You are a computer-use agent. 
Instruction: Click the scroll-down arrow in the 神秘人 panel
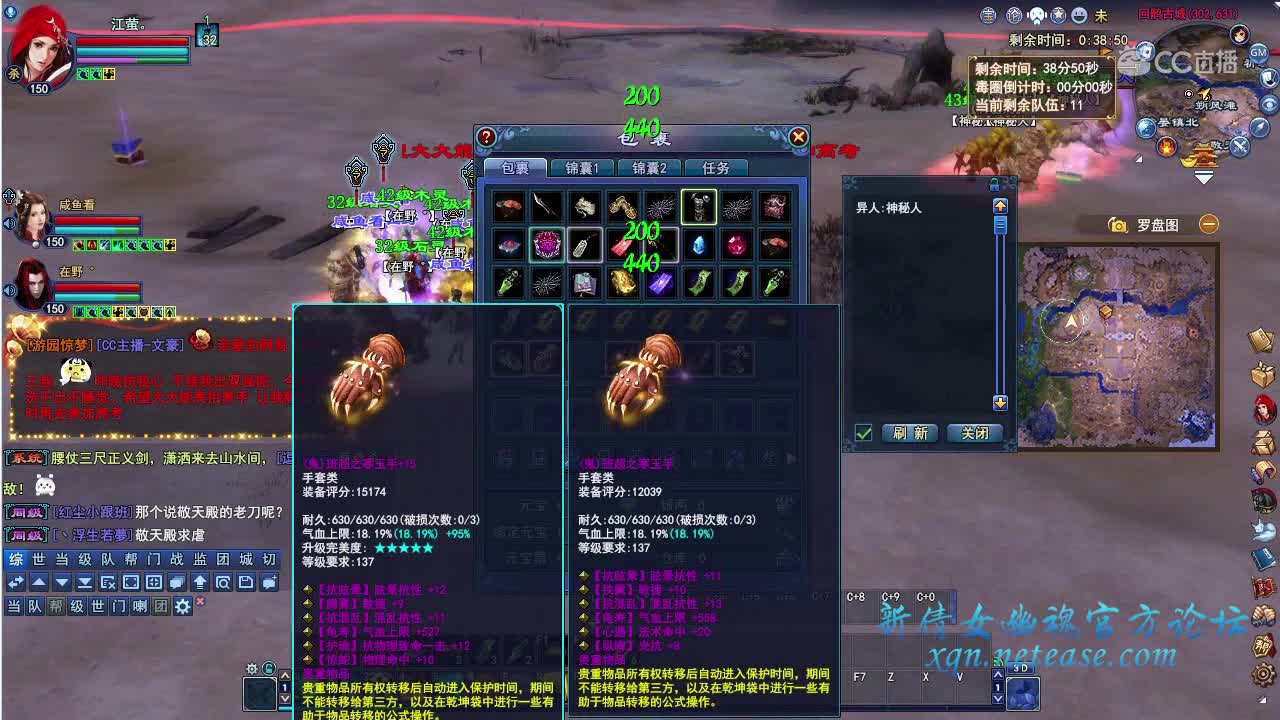pyautogui.click(x=1000, y=402)
